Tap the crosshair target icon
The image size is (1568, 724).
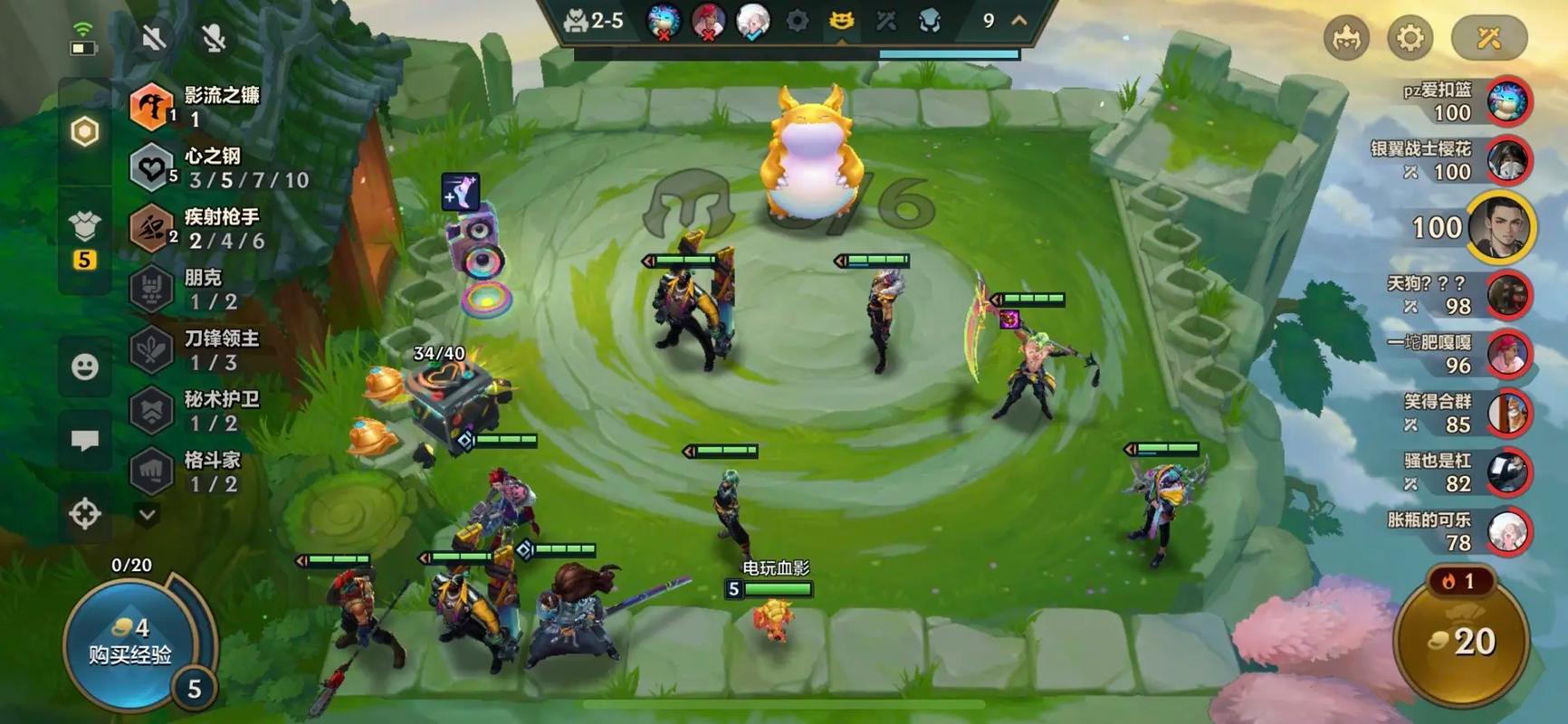click(85, 514)
